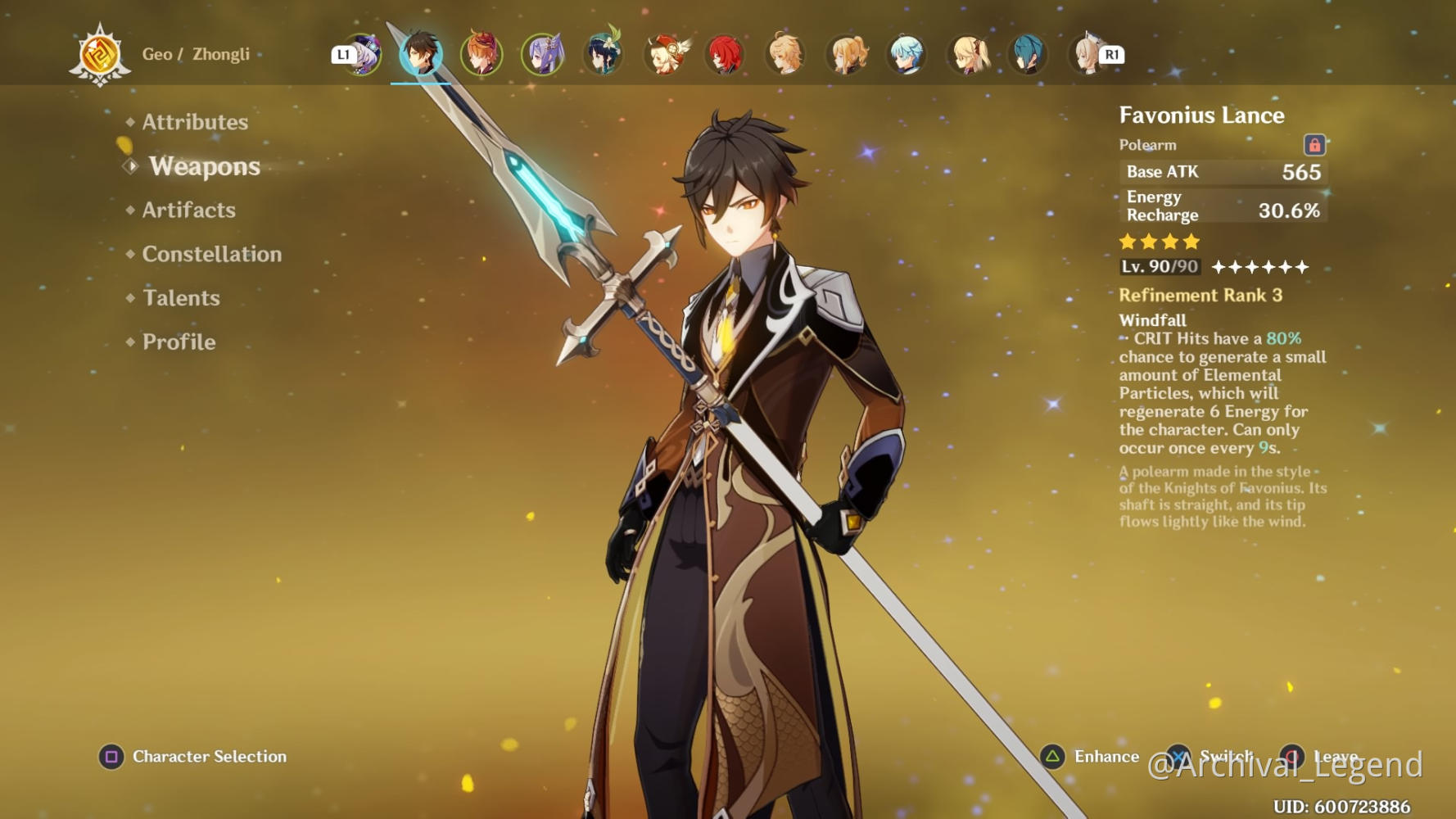Viewport: 1456px width, 819px height.
Task: Switch to the Artifacts tab
Action: point(188,210)
